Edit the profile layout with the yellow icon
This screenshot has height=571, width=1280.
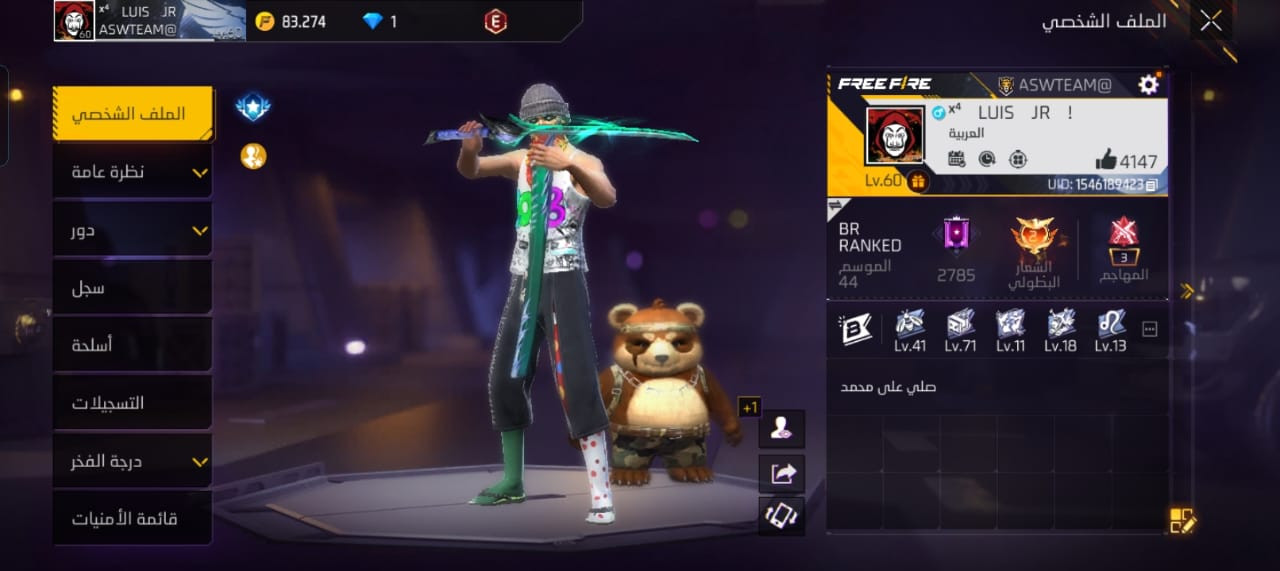[x=1182, y=521]
